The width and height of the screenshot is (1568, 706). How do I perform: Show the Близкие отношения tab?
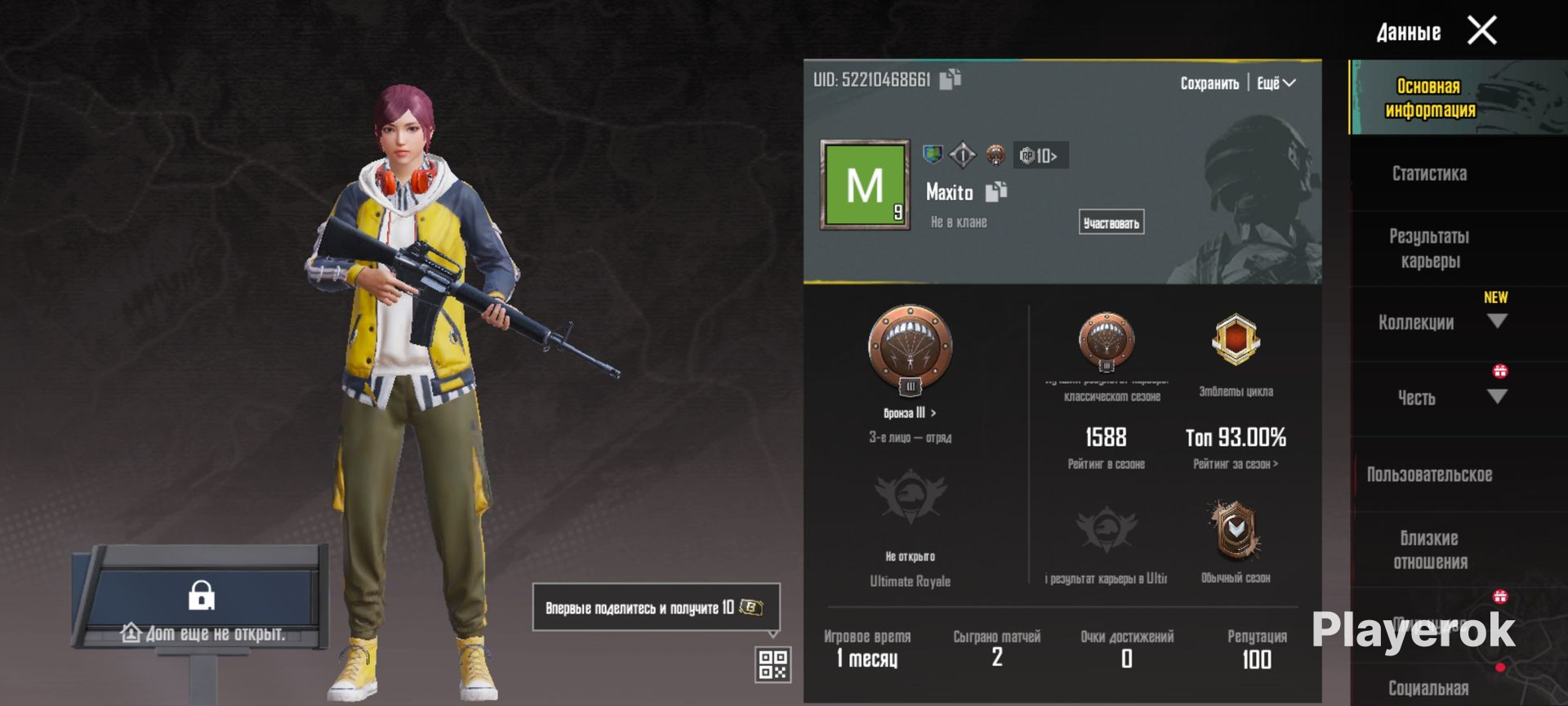tap(1429, 550)
